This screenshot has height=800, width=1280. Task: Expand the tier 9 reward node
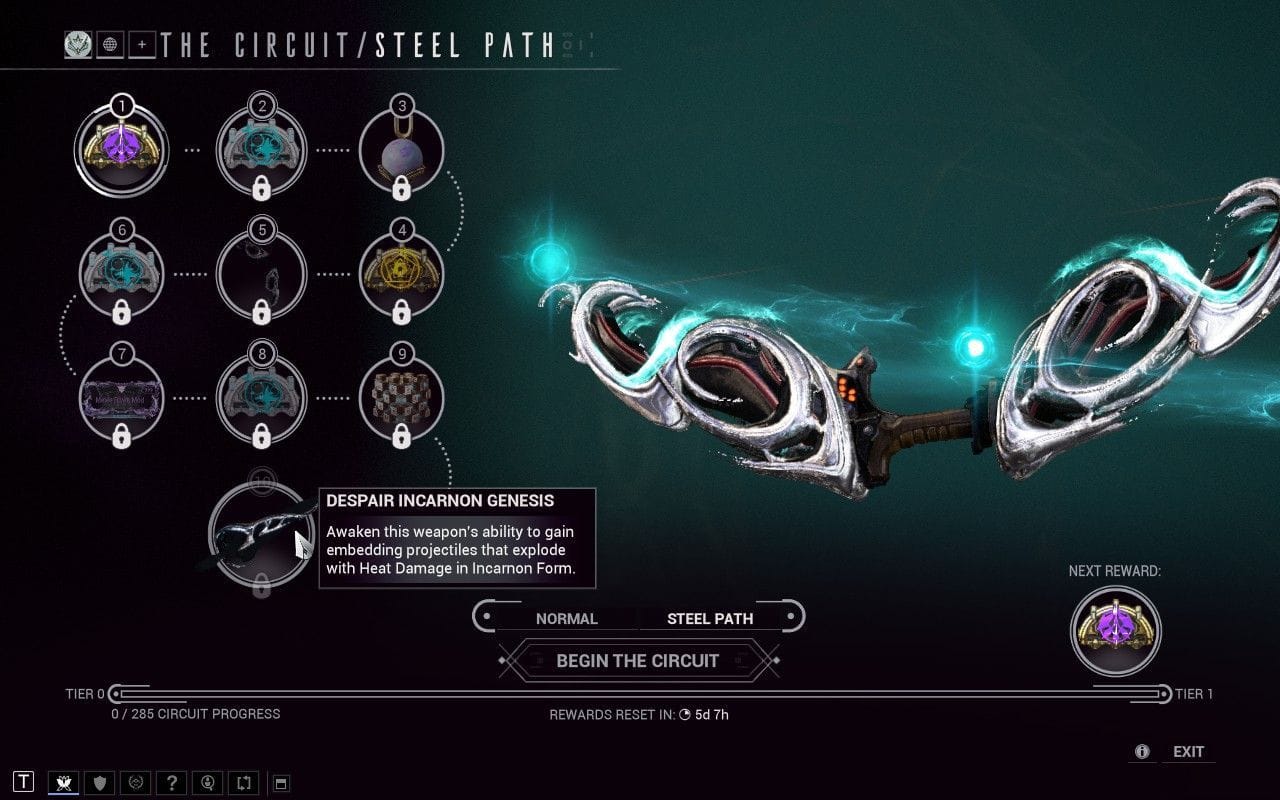click(x=402, y=398)
